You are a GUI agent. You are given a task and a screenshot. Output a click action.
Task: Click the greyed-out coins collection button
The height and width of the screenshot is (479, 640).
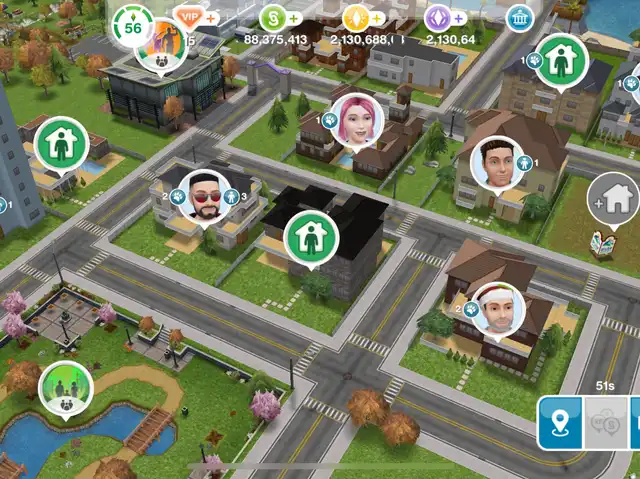(x=607, y=421)
